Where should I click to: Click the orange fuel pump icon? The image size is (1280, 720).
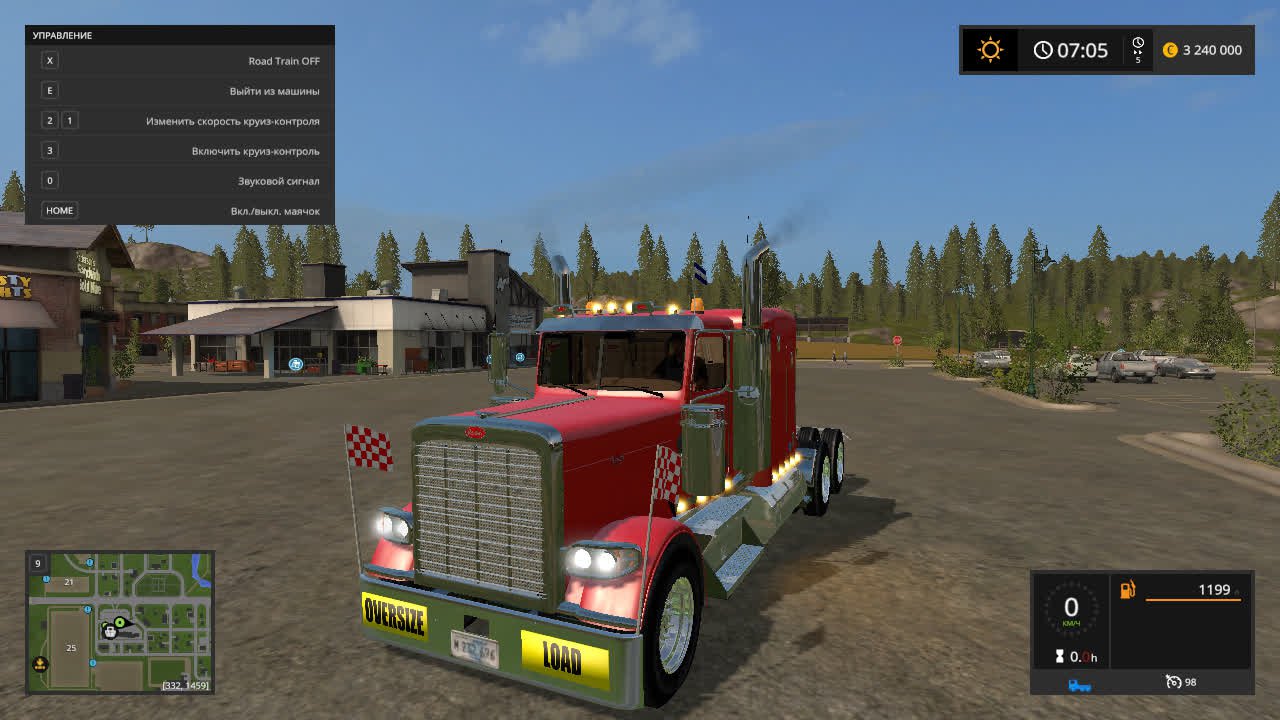[1127, 590]
